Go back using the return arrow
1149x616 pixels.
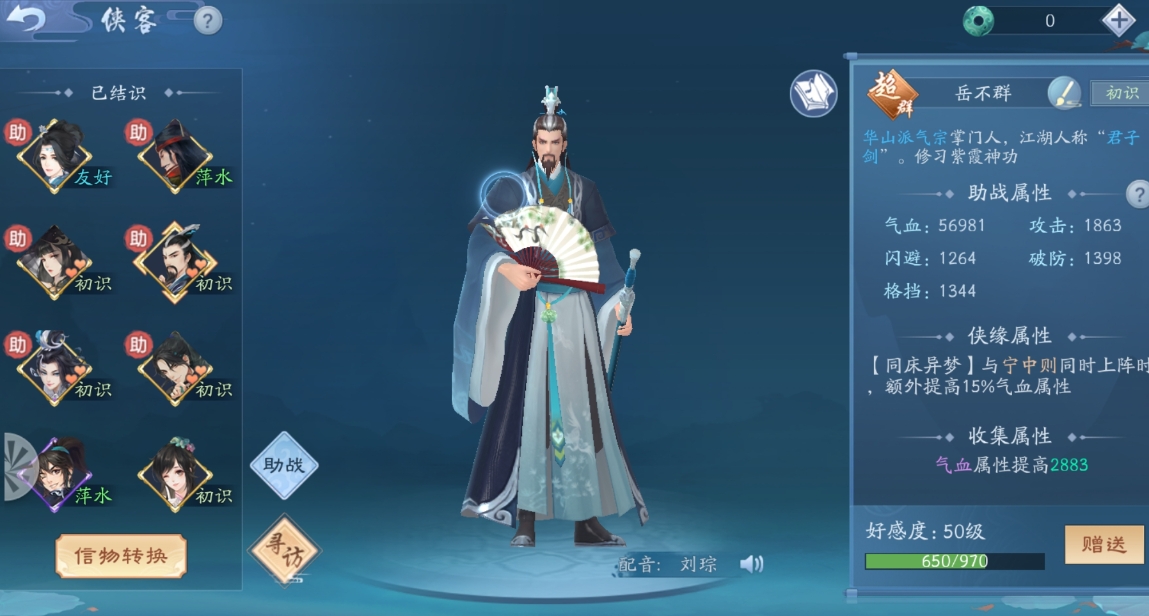pos(25,18)
